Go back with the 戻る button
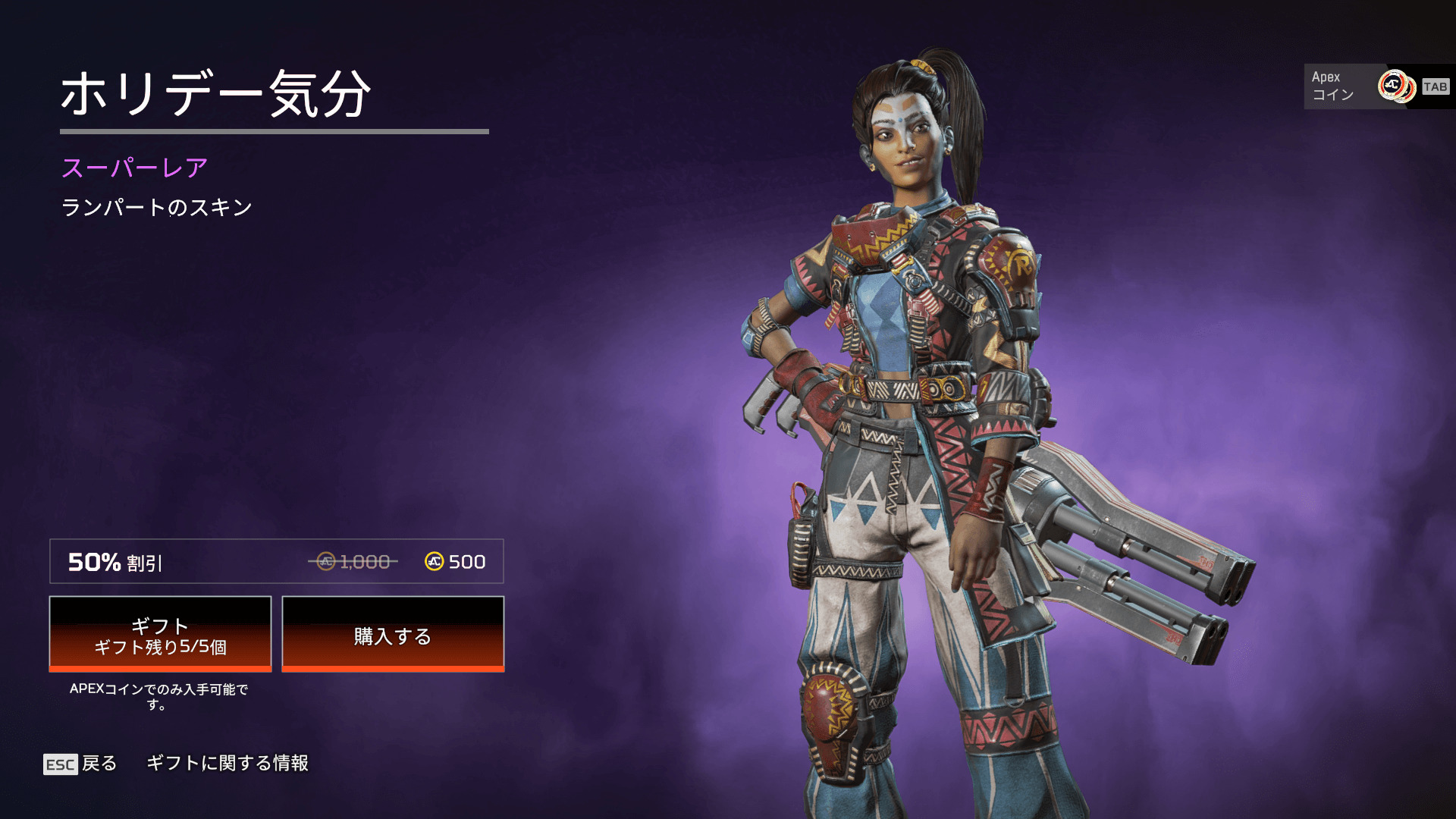The image size is (1456, 819). [81, 764]
